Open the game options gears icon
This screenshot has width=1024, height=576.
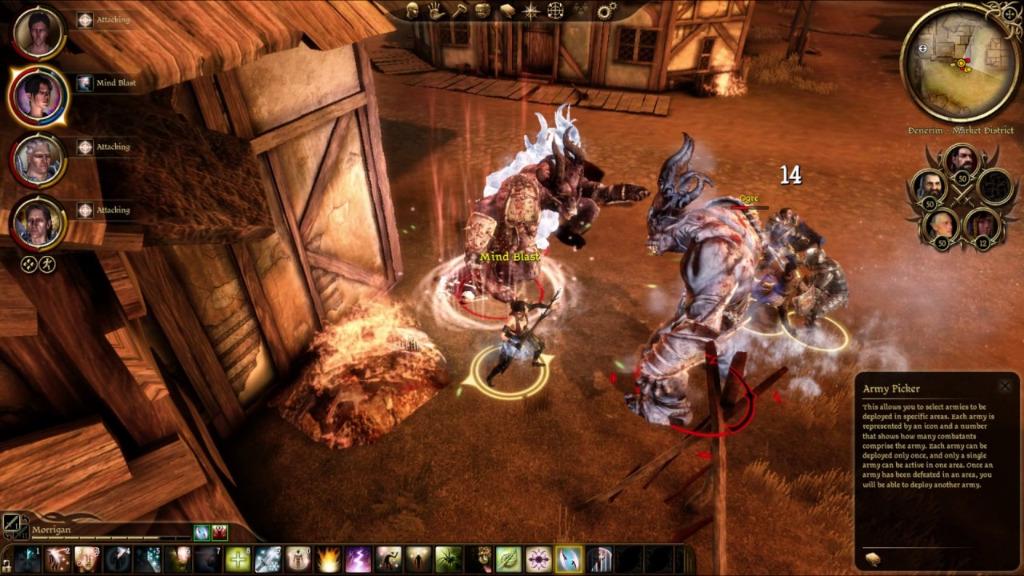click(x=607, y=11)
